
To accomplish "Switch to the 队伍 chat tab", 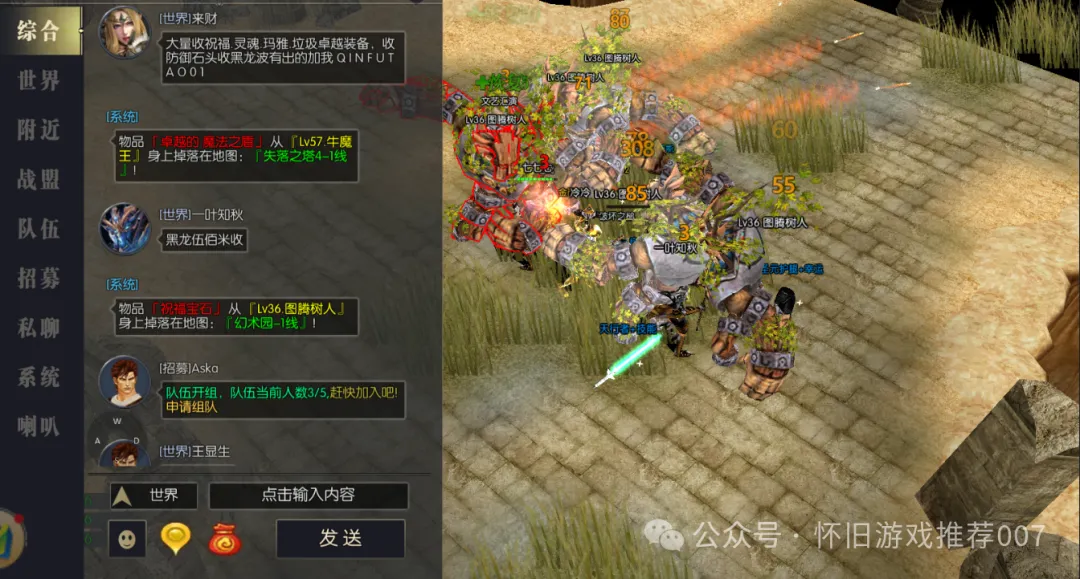I will (40, 229).
